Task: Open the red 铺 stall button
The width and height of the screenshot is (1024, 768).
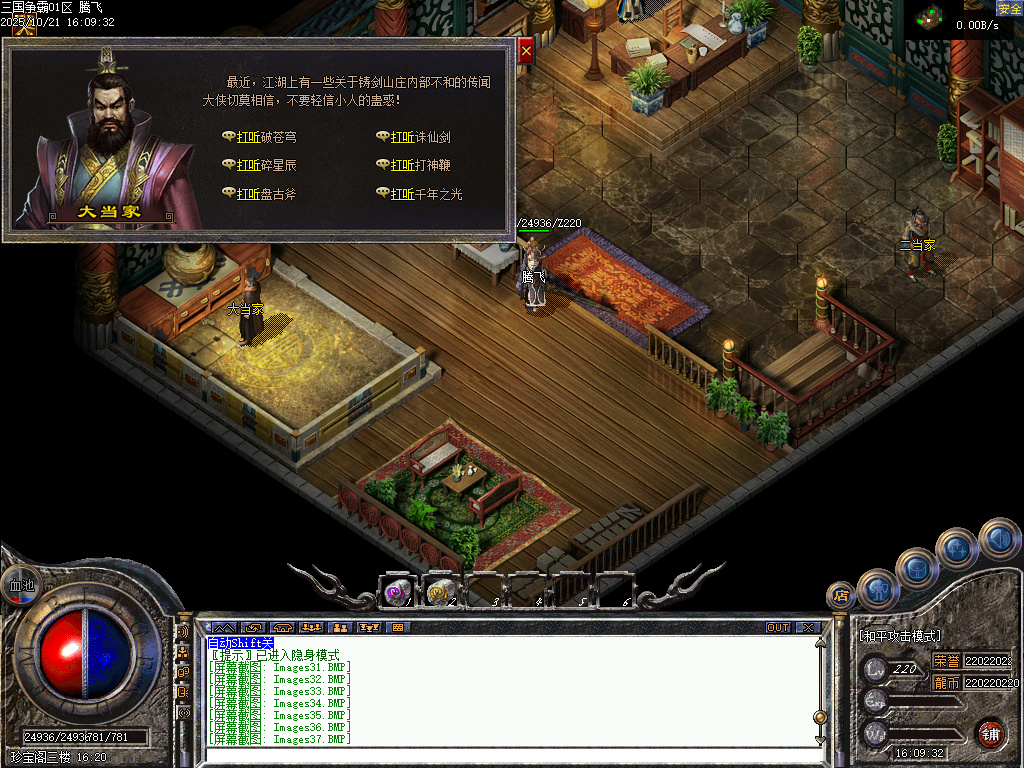Action: (989, 733)
